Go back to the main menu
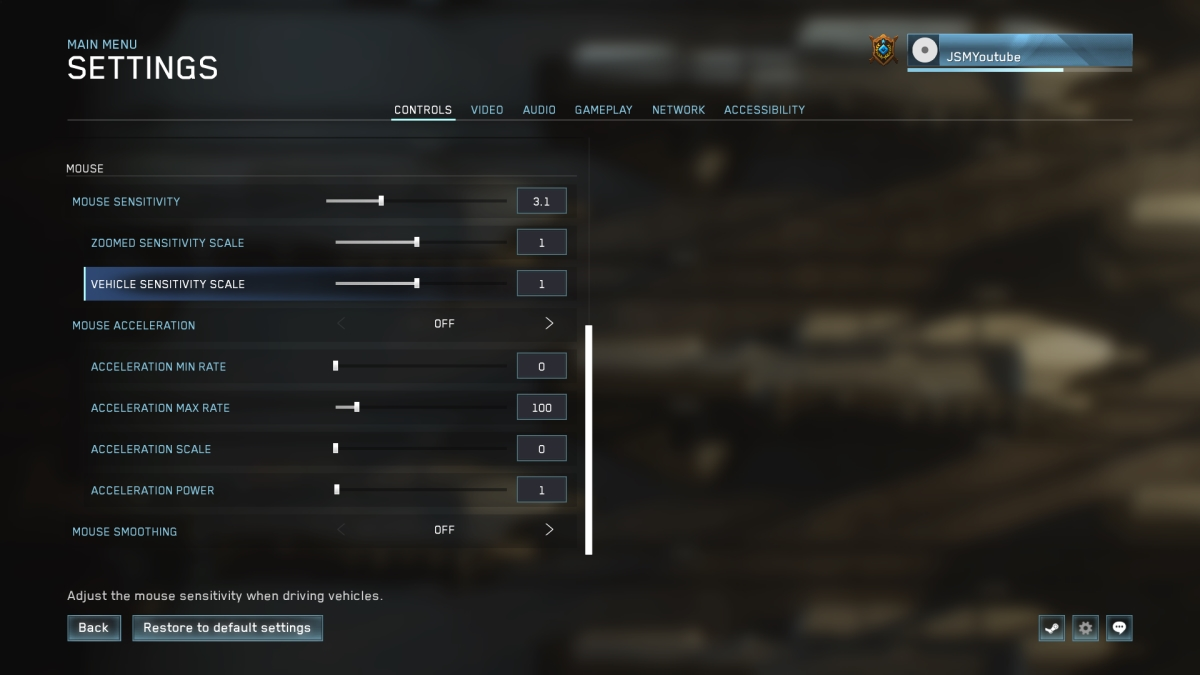The image size is (1200, 675). (x=93, y=628)
